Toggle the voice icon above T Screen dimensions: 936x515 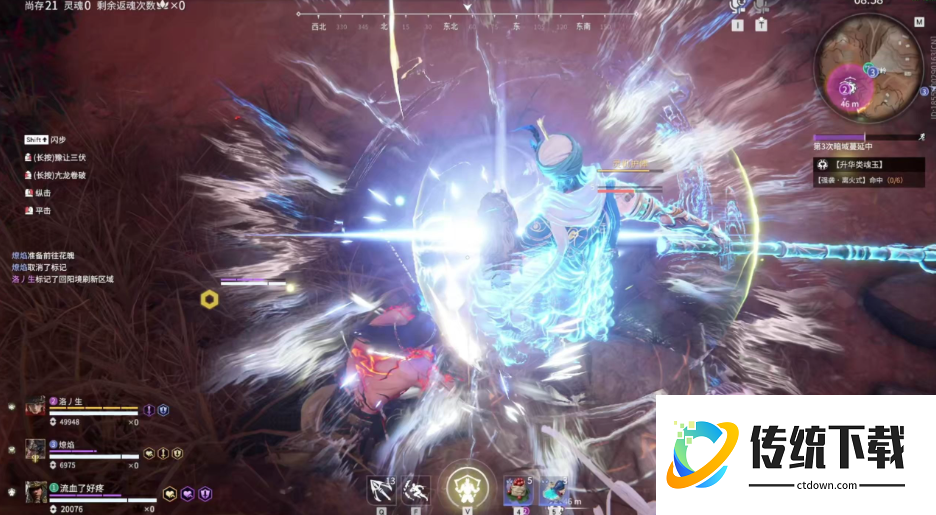pos(762,6)
